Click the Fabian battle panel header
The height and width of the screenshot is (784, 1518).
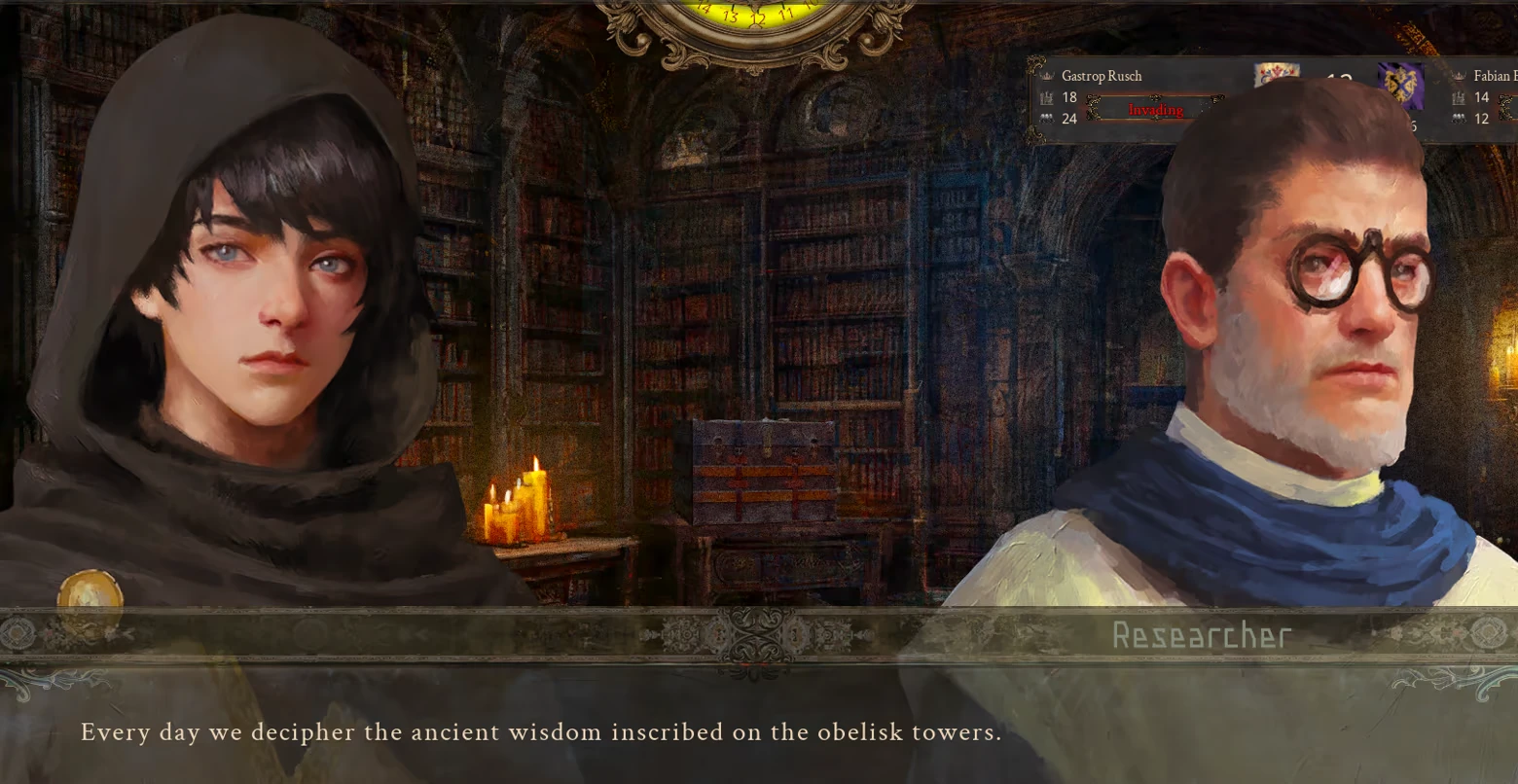[1489, 75]
